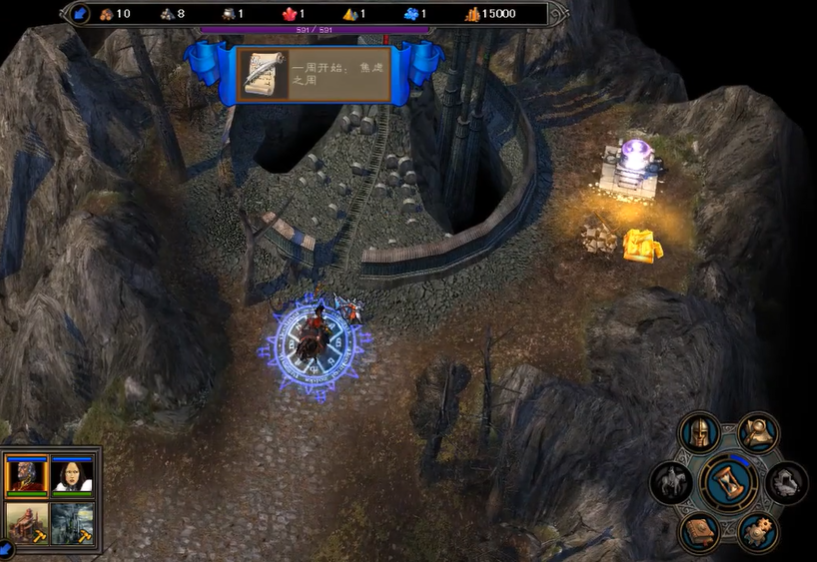This screenshot has height=562, width=817.
Task: Open the gears system options button
Action: click(759, 531)
